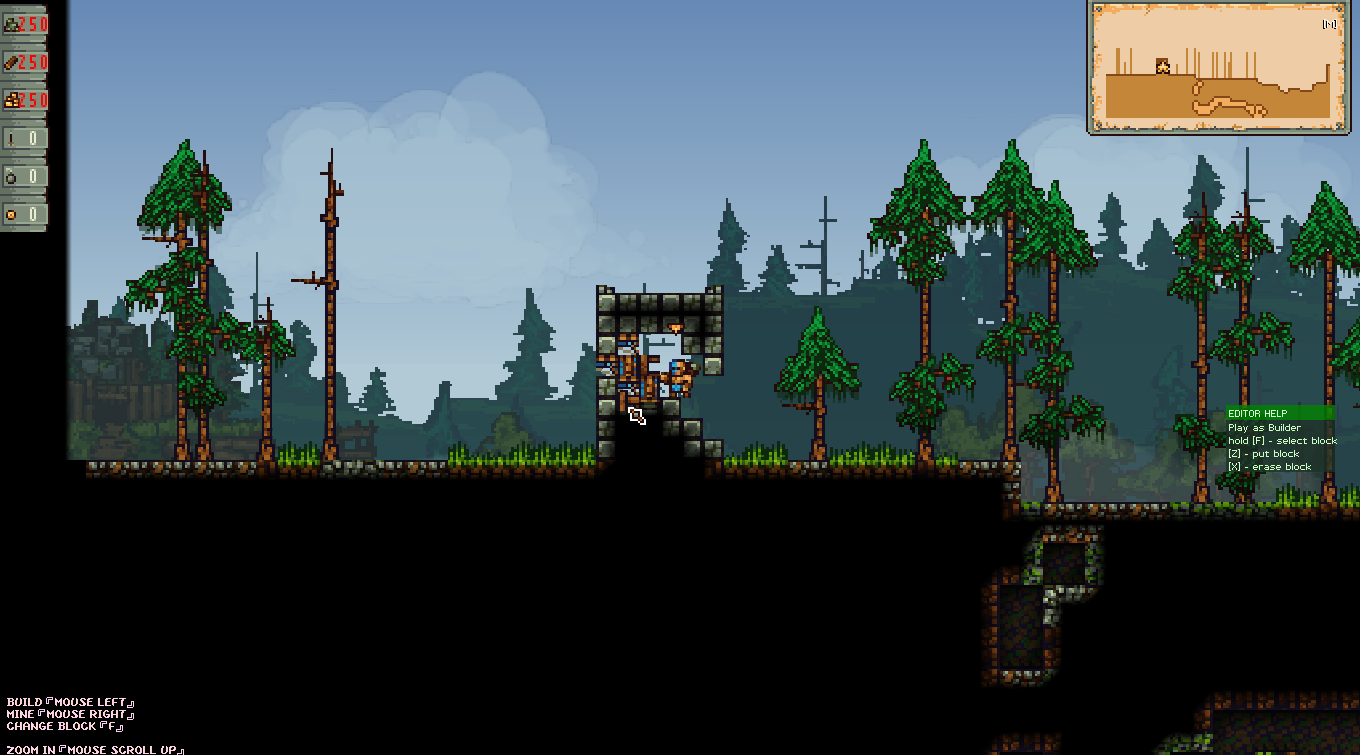Click the bomb inventory slot
Screen dimensions: 1360x755
(25, 176)
